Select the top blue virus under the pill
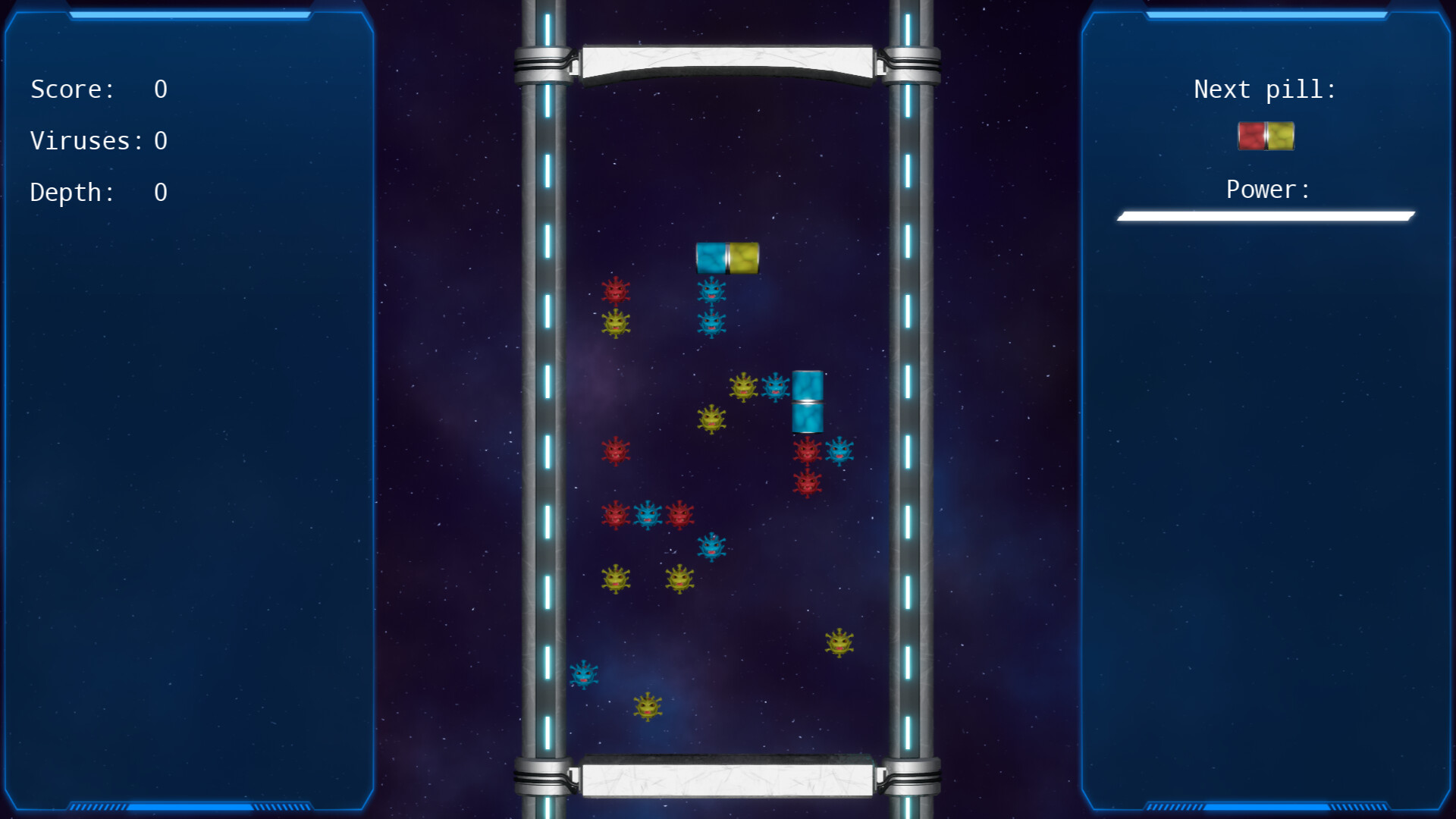 pyautogui.click(x=711, y=290)
